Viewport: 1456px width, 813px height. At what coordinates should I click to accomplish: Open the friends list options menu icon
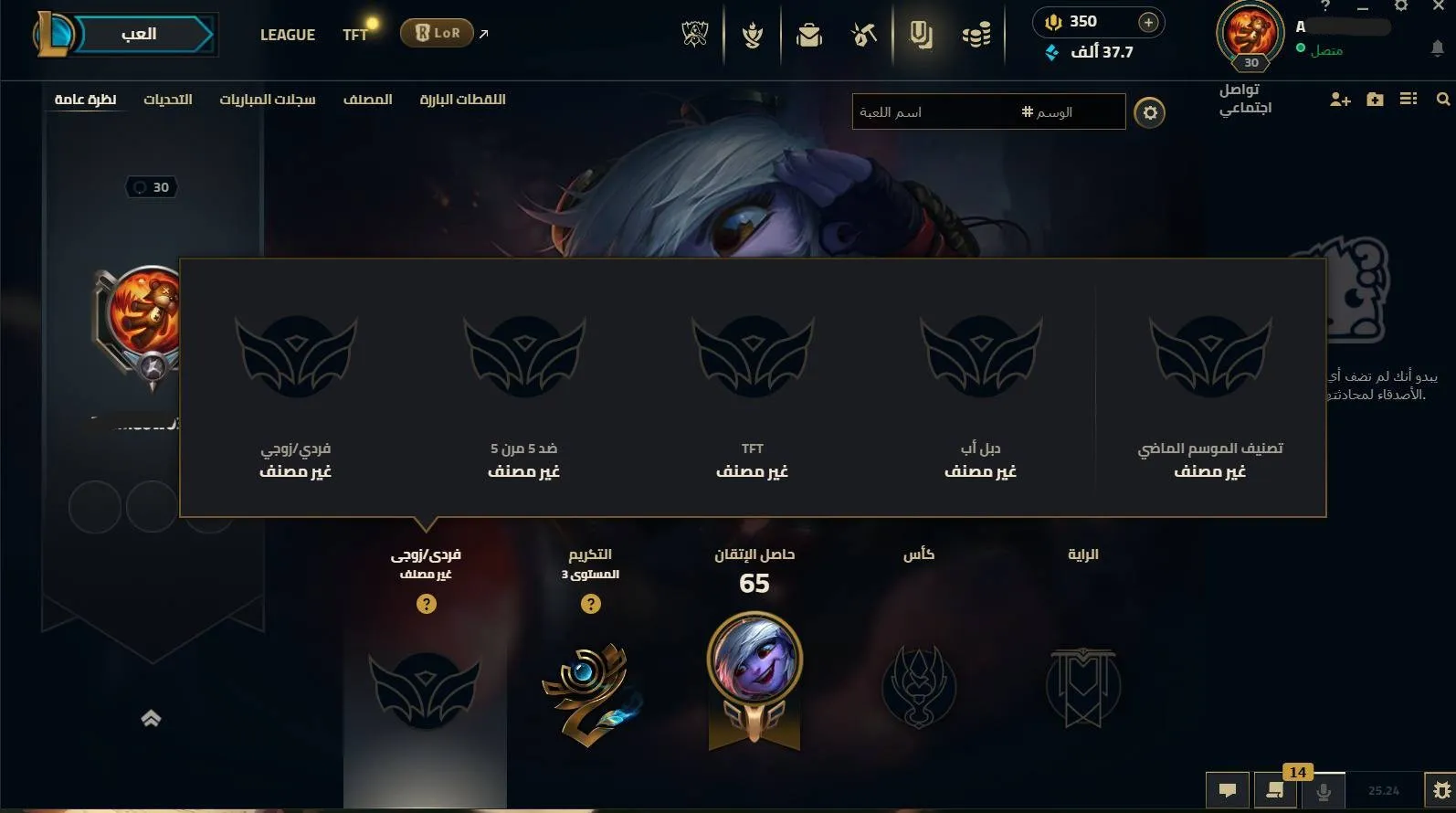[x=1408, y=100]
